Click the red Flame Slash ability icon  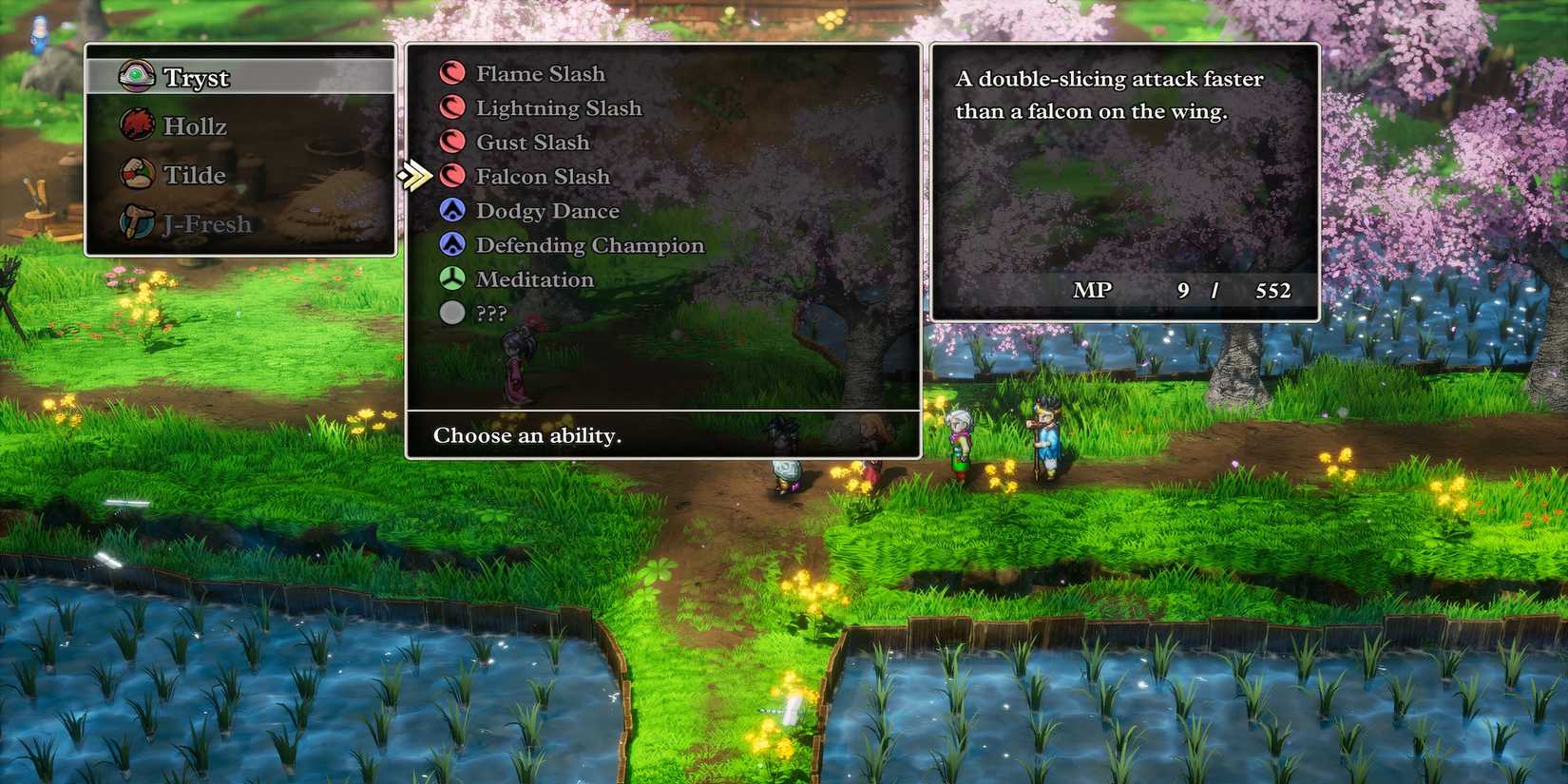[x=453, y=73]
